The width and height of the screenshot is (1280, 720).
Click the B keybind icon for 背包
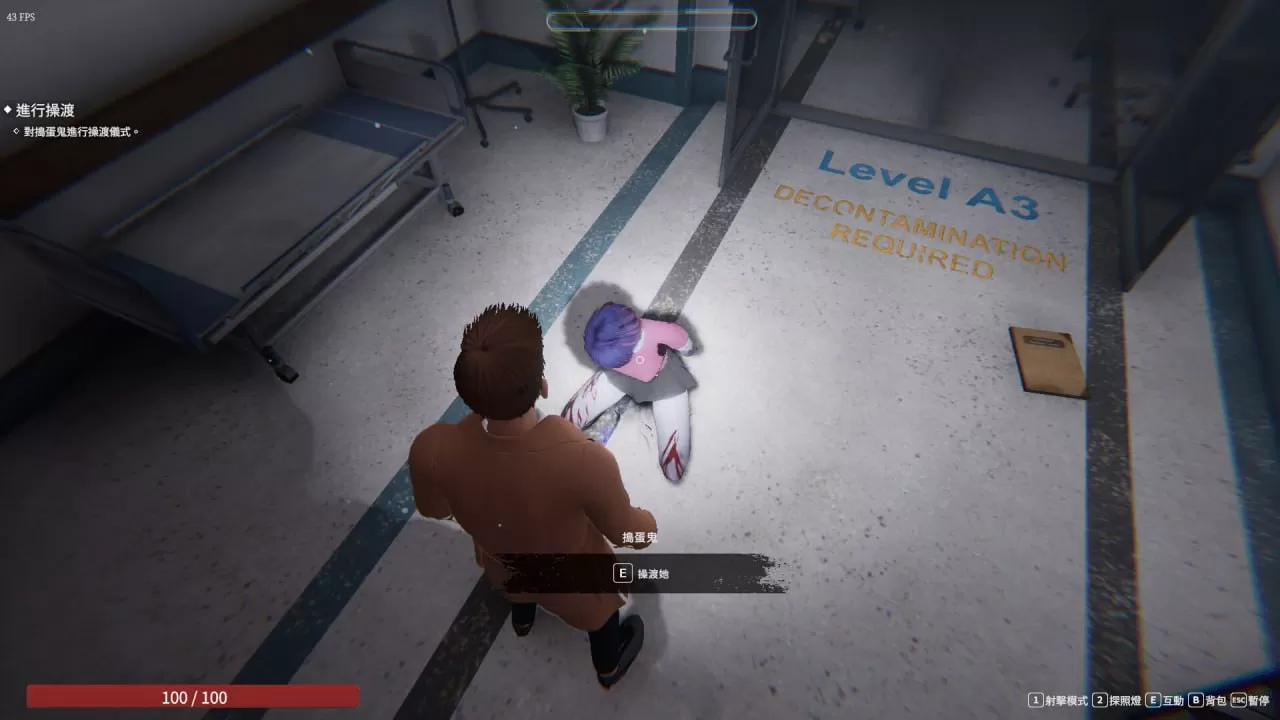[1194, 700]
